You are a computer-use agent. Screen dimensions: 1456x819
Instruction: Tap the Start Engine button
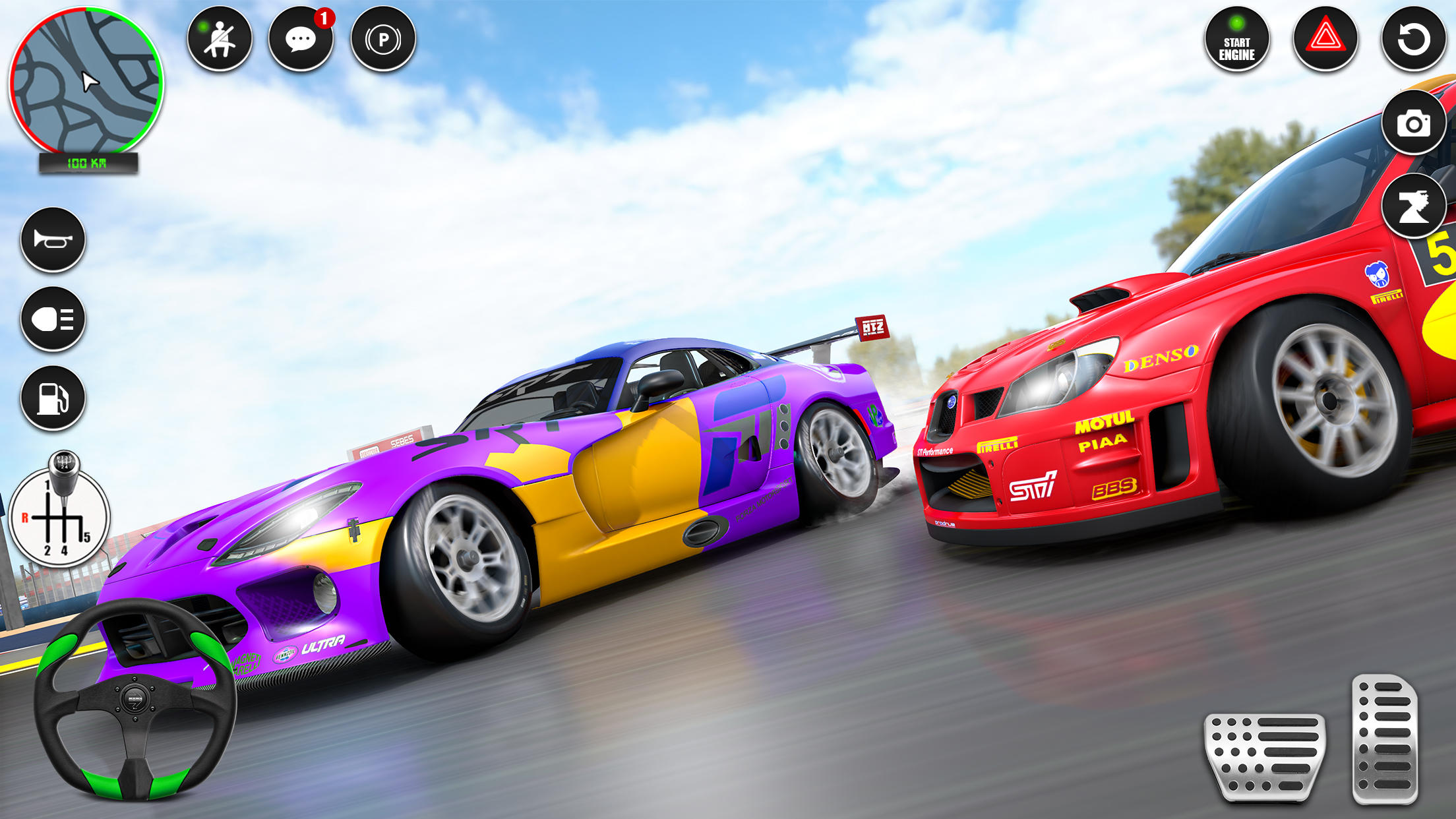1237,41
